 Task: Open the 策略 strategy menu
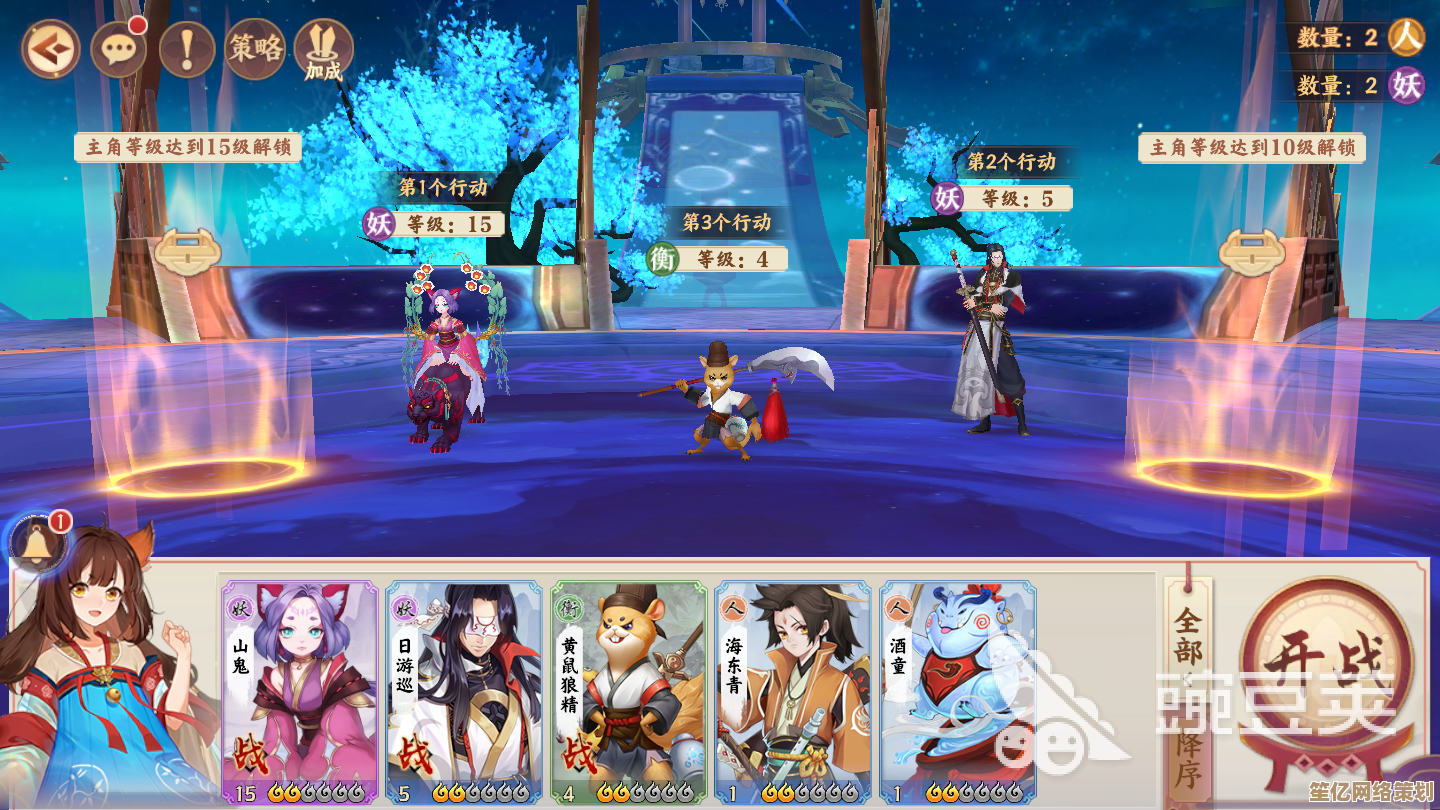point(255,48)
